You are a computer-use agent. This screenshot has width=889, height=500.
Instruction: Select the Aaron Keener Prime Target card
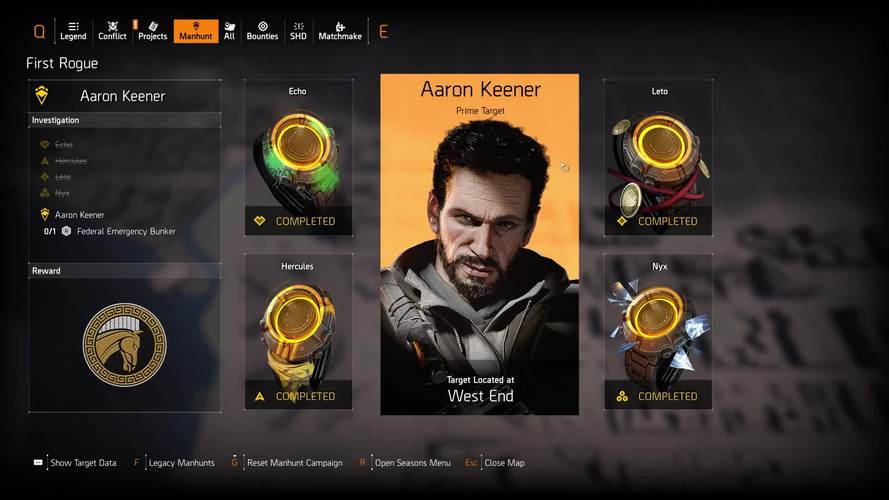pyautogui.click(x=479, y=244)
